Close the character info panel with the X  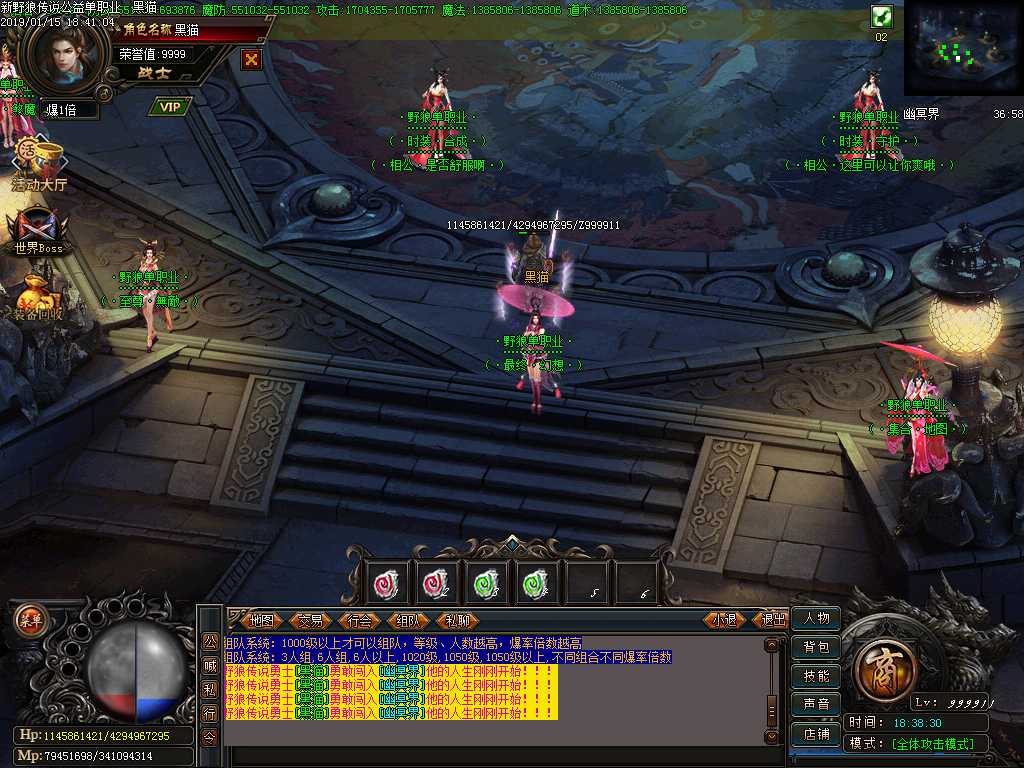point(251,59)
